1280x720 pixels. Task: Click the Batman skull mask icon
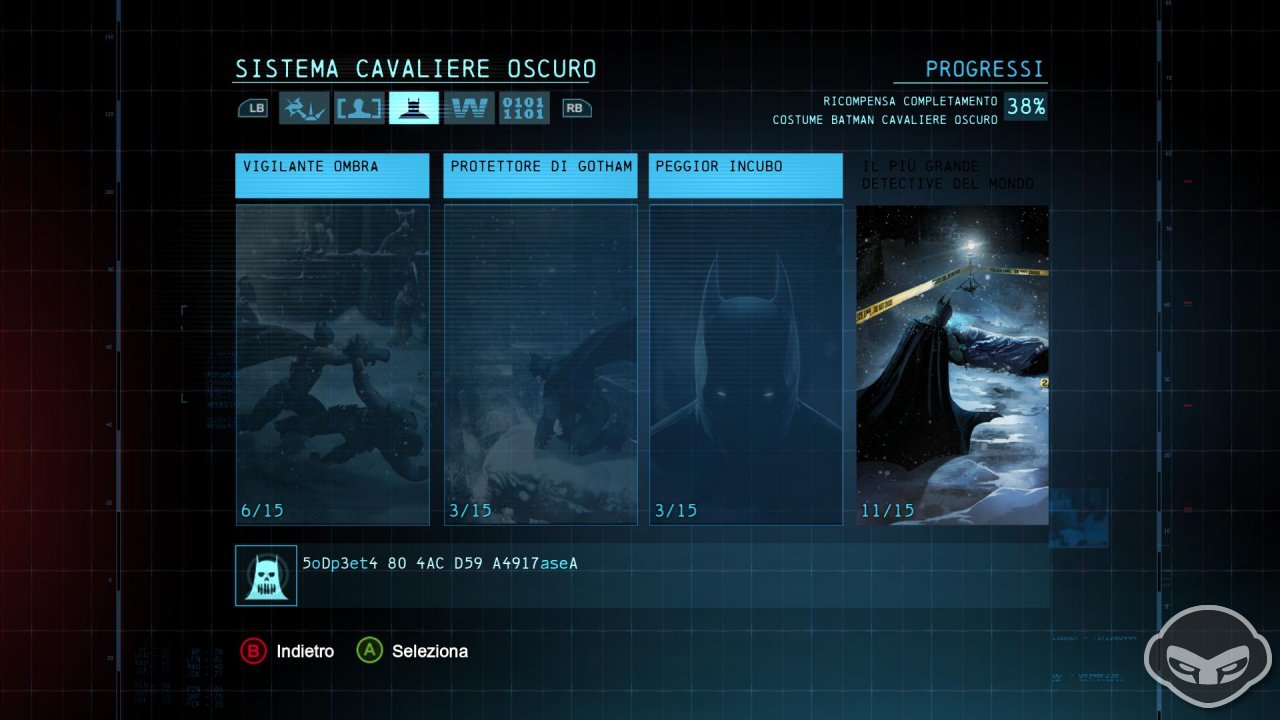[266, 575]
